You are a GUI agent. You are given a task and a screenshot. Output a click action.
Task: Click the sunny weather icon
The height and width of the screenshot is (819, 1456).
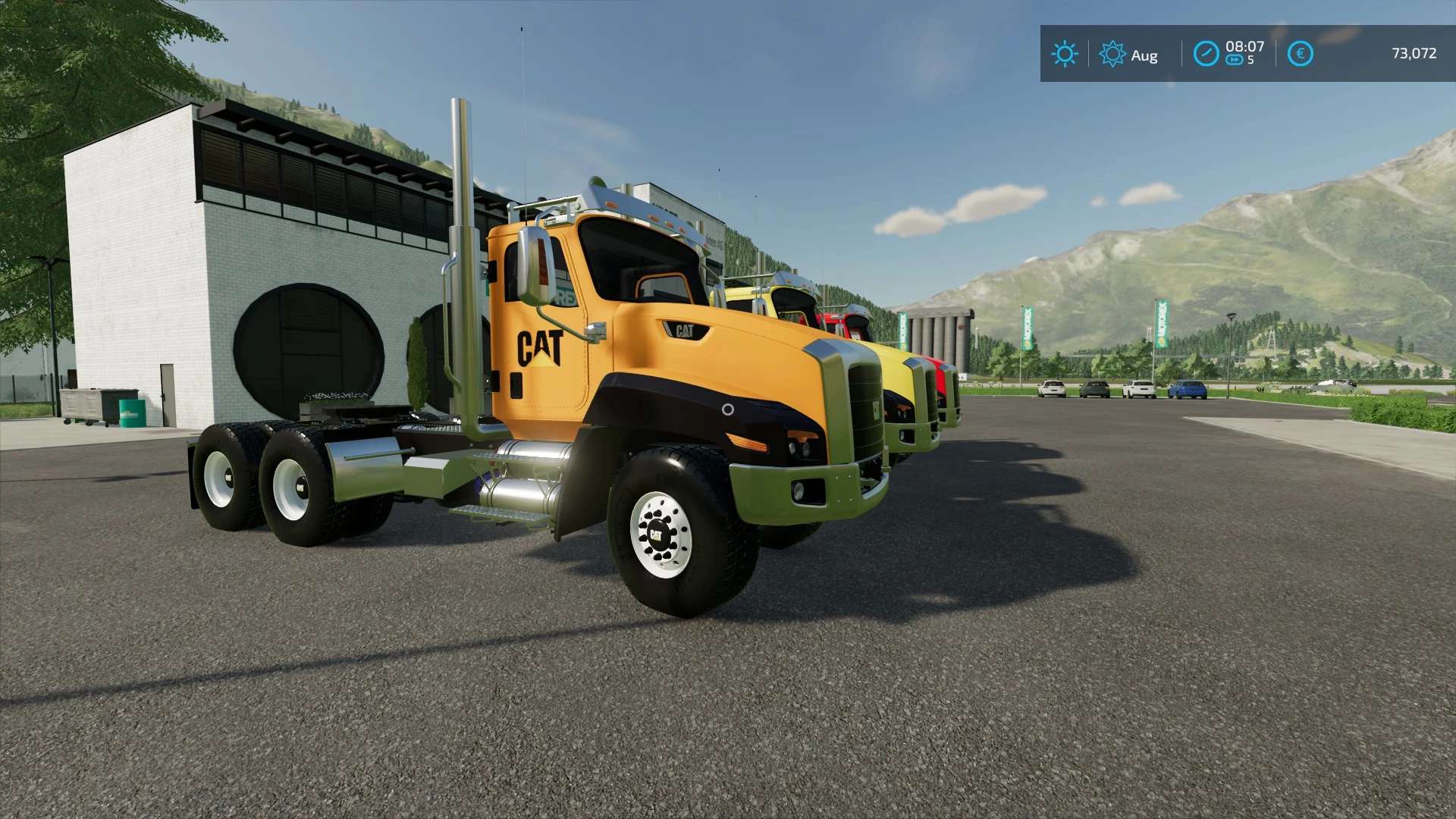(1064, 54)
